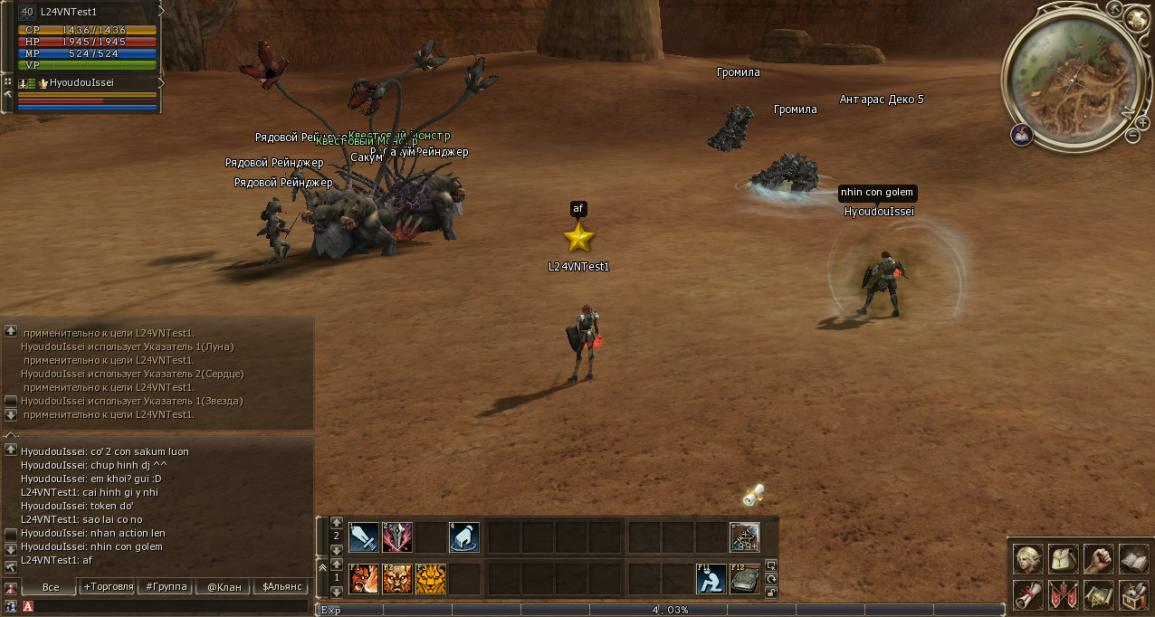Screen dimensions: 1155x617
Task: Open the +Торговля trade chat tab
Action: pyautogui.click(x=108, y=587)
